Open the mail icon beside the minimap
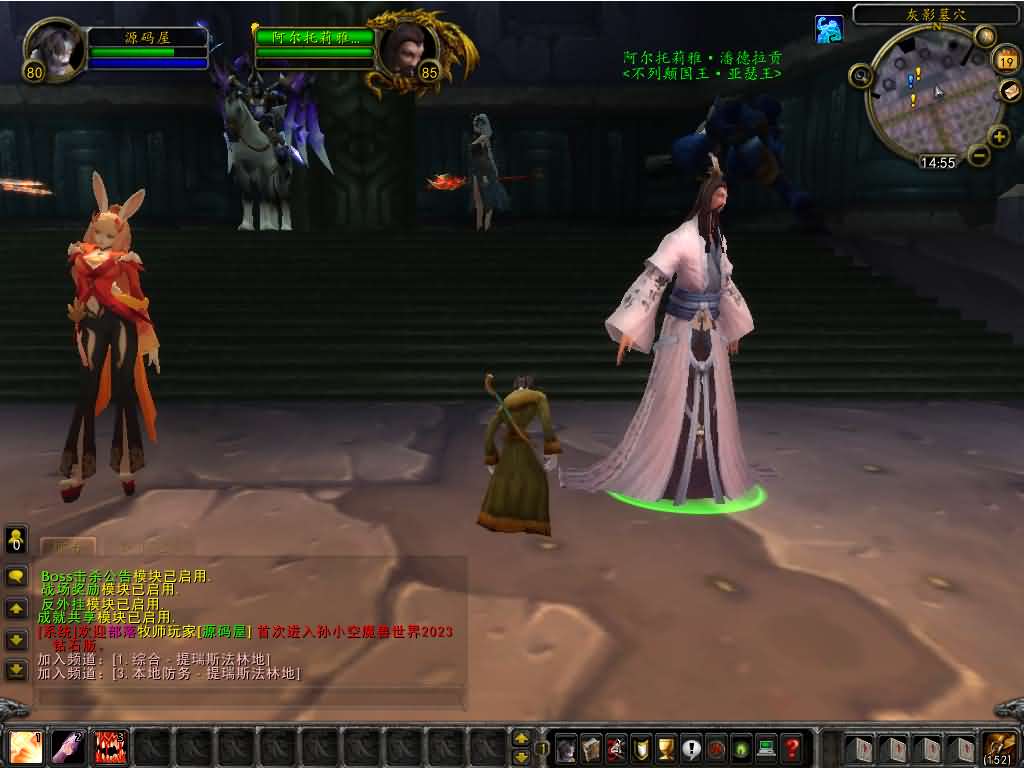 1010,91
